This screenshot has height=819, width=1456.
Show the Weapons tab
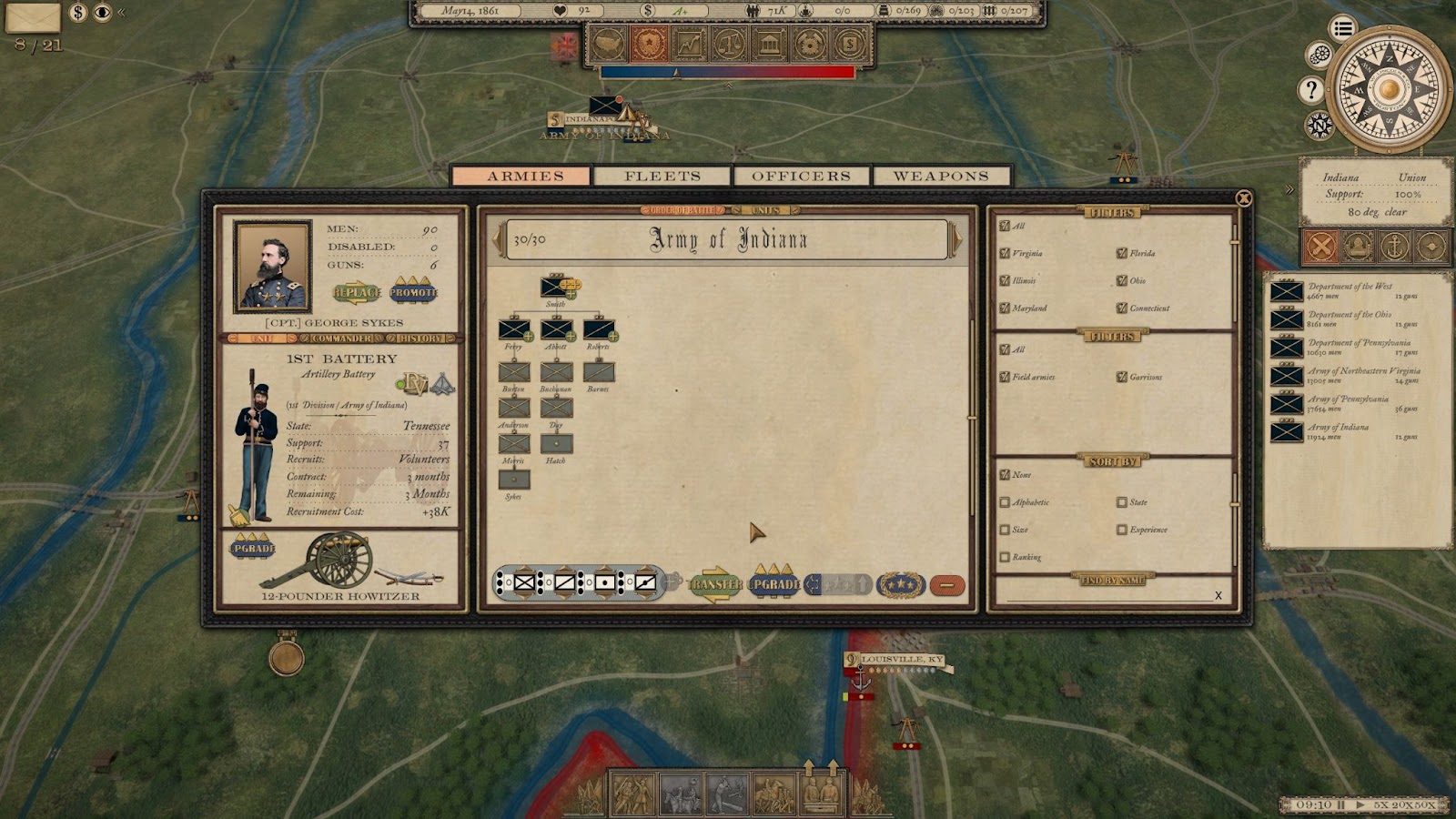click(941, 176)
